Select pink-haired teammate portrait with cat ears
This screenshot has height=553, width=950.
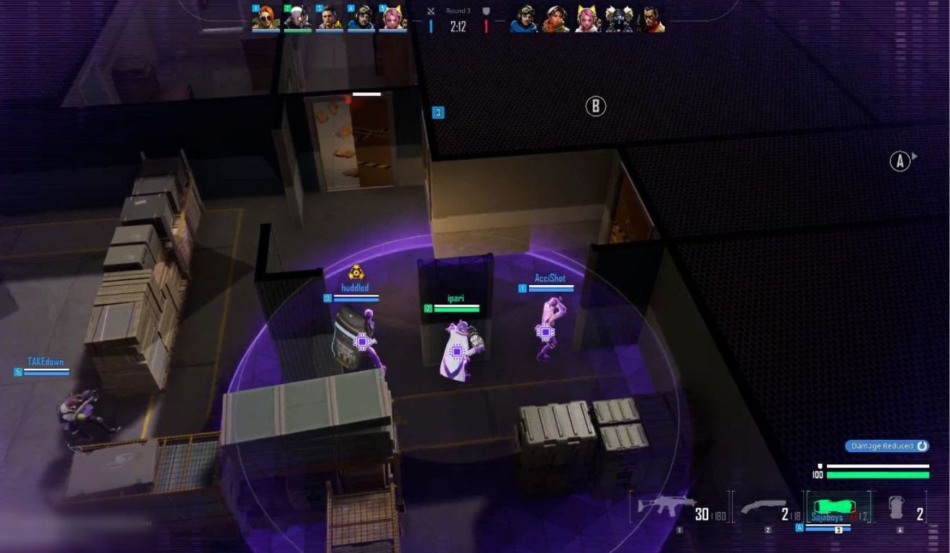(393, 19)
